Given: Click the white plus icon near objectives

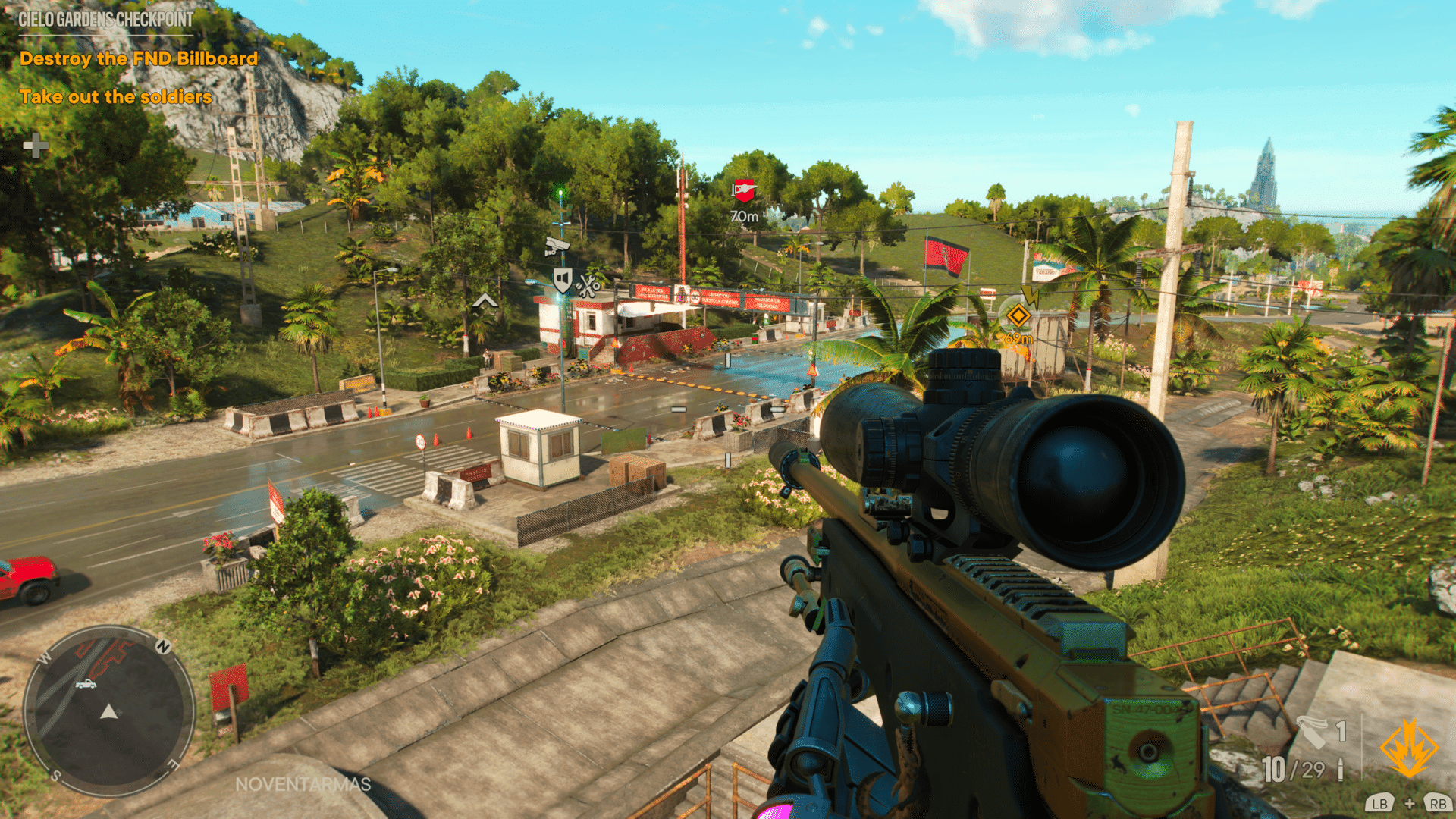Looking at the screenshot, I should [x=36, y=145].
